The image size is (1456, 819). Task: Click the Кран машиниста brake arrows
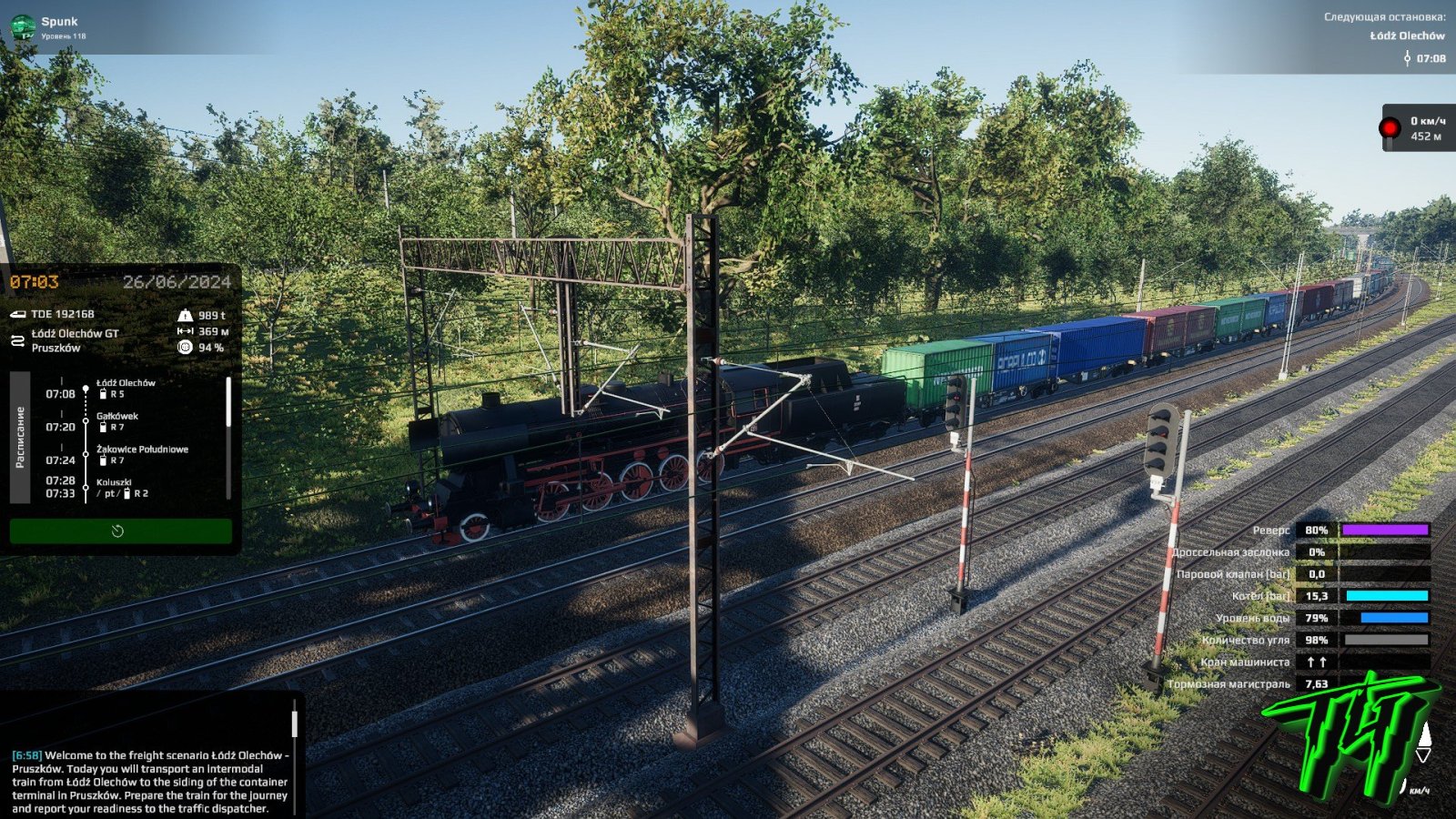point(1316,662)
